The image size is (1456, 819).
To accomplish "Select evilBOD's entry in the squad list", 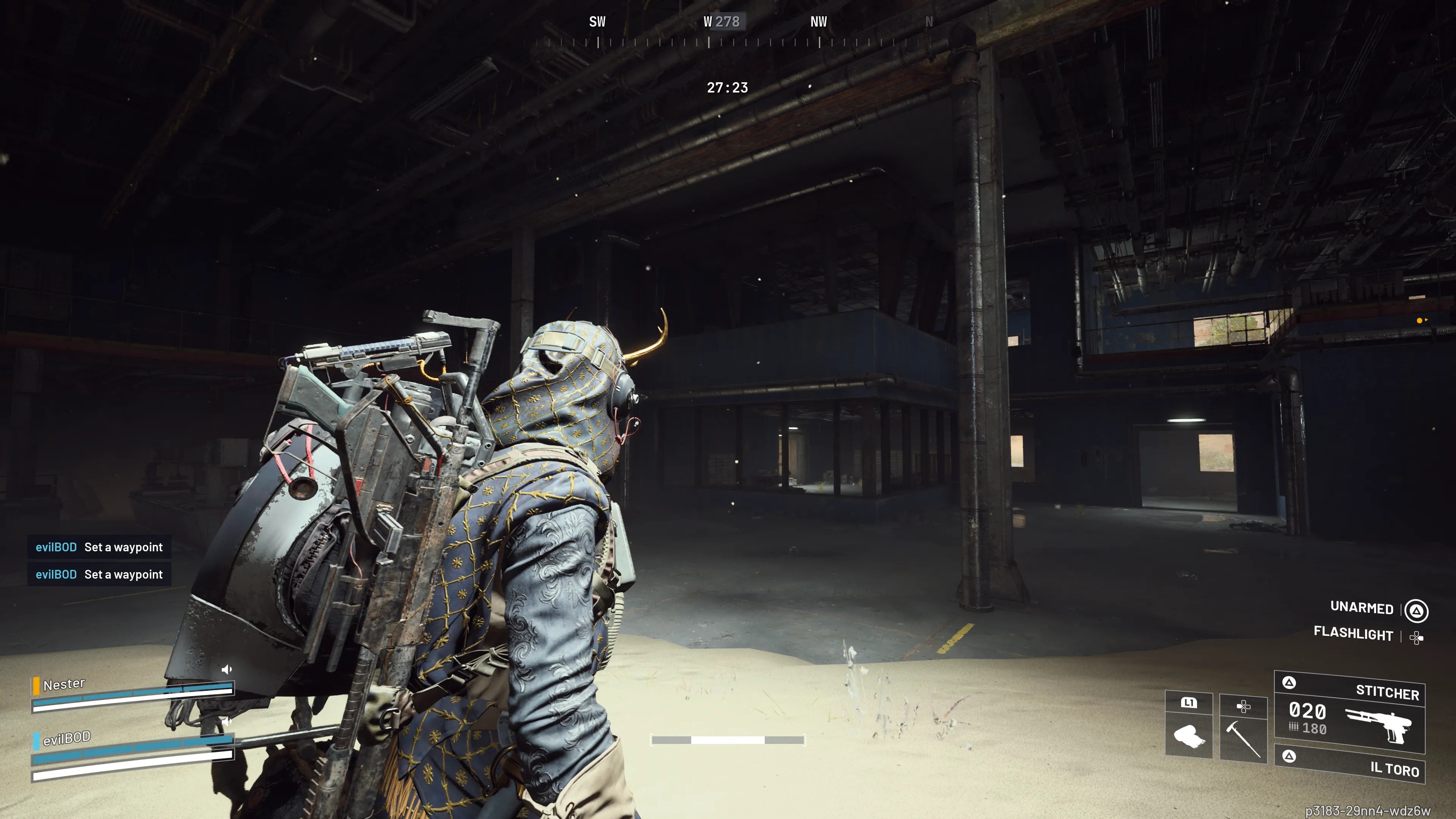I will point(67,738).
